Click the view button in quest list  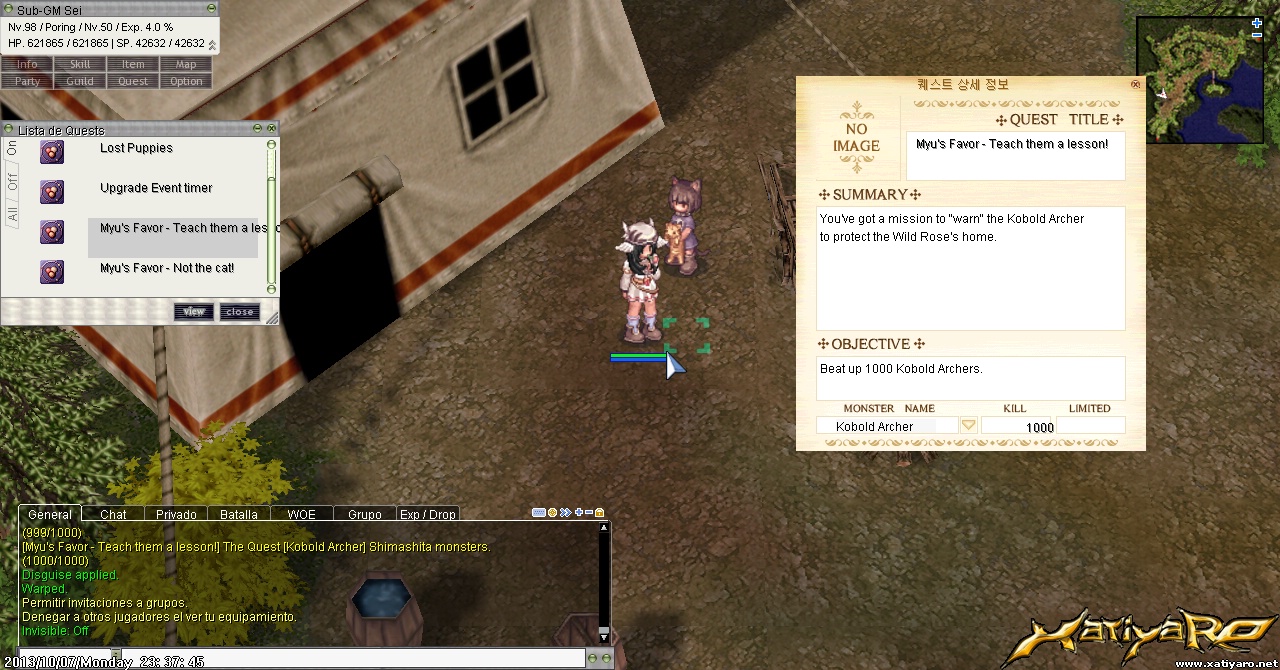click(x=194, y=312)
